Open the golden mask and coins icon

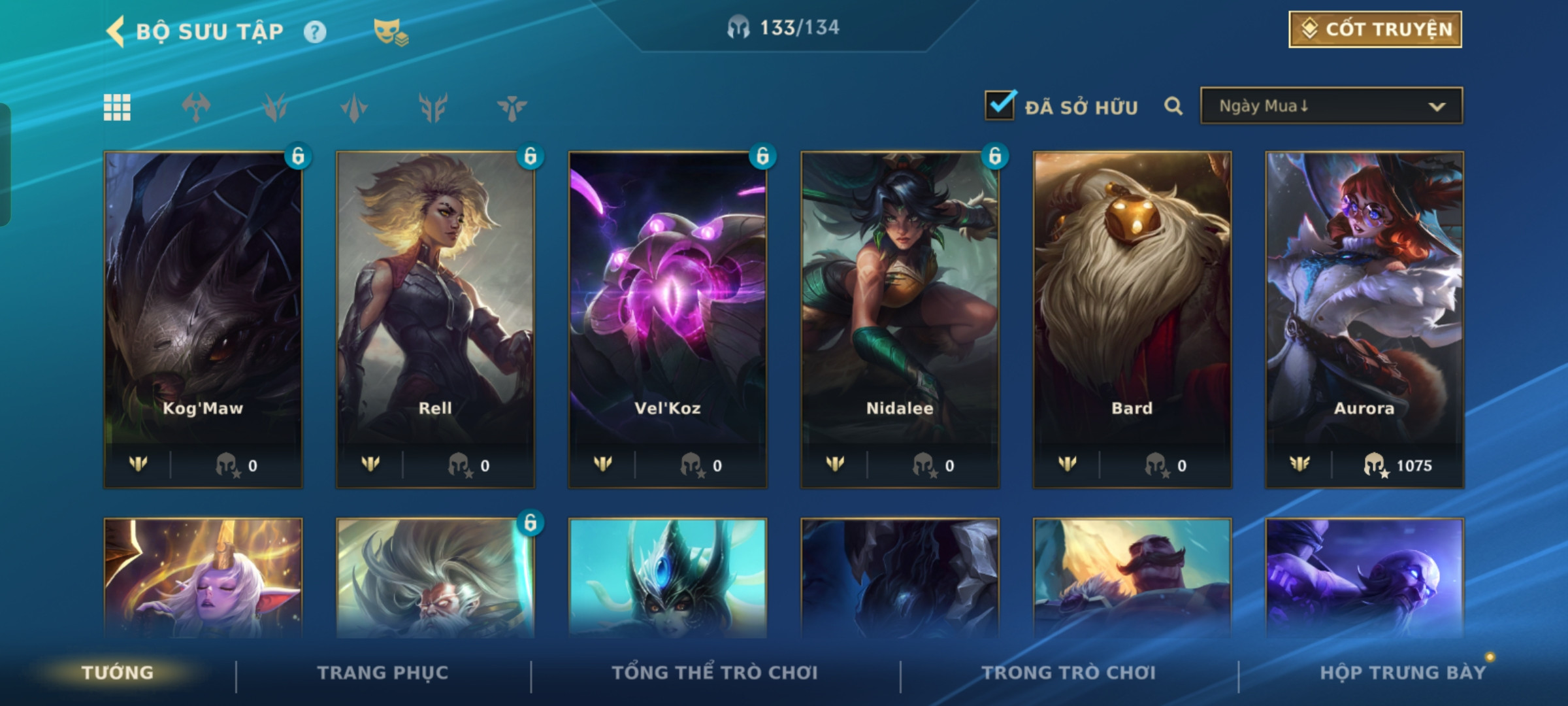coord(390,32)
